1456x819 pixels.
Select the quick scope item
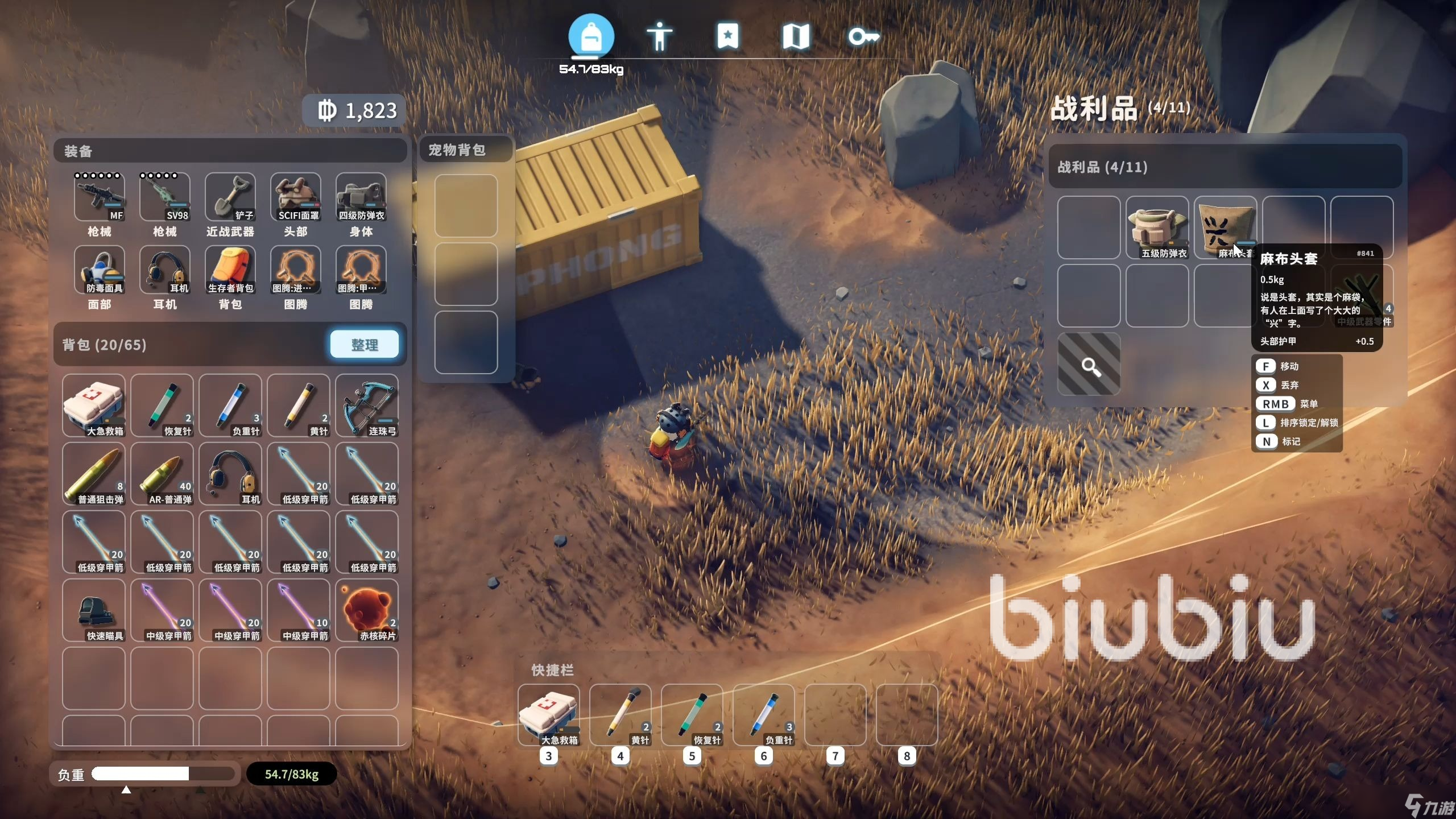coord(94,610)
